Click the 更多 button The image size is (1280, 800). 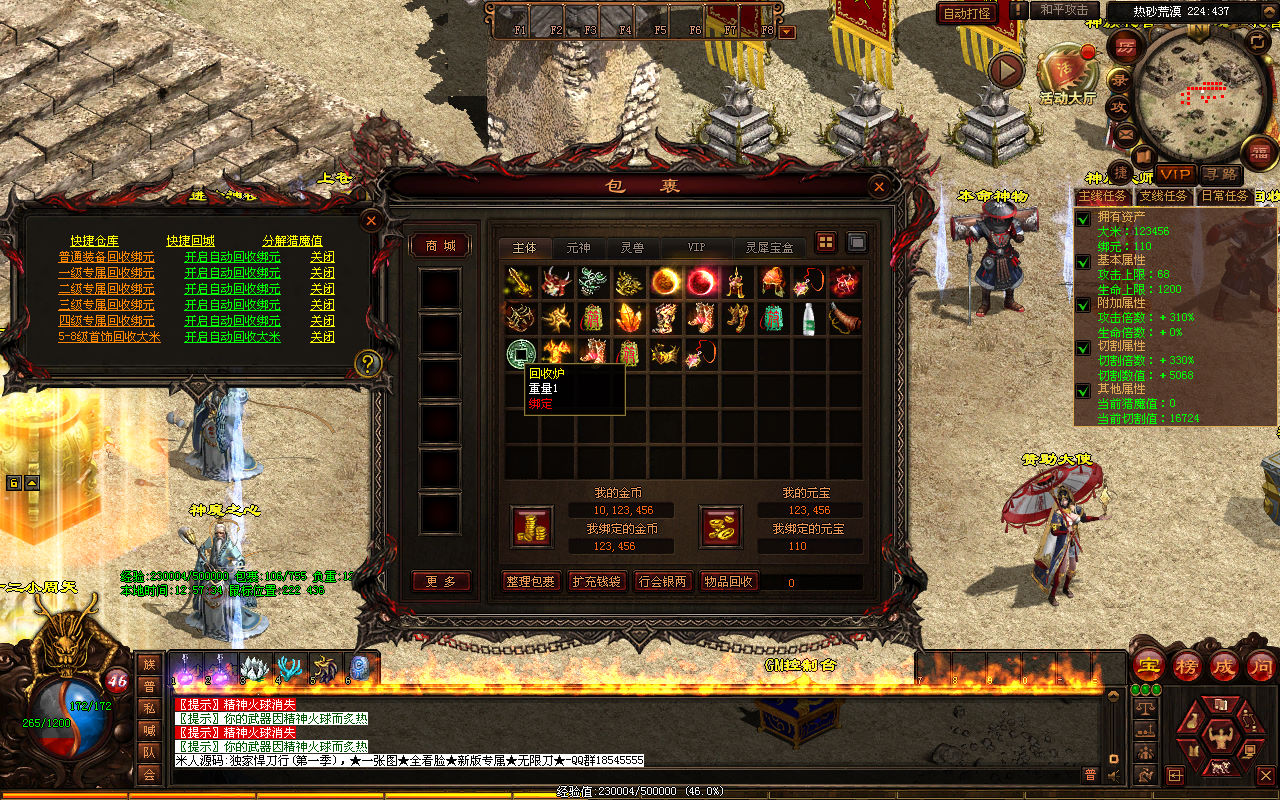[440, 581]
